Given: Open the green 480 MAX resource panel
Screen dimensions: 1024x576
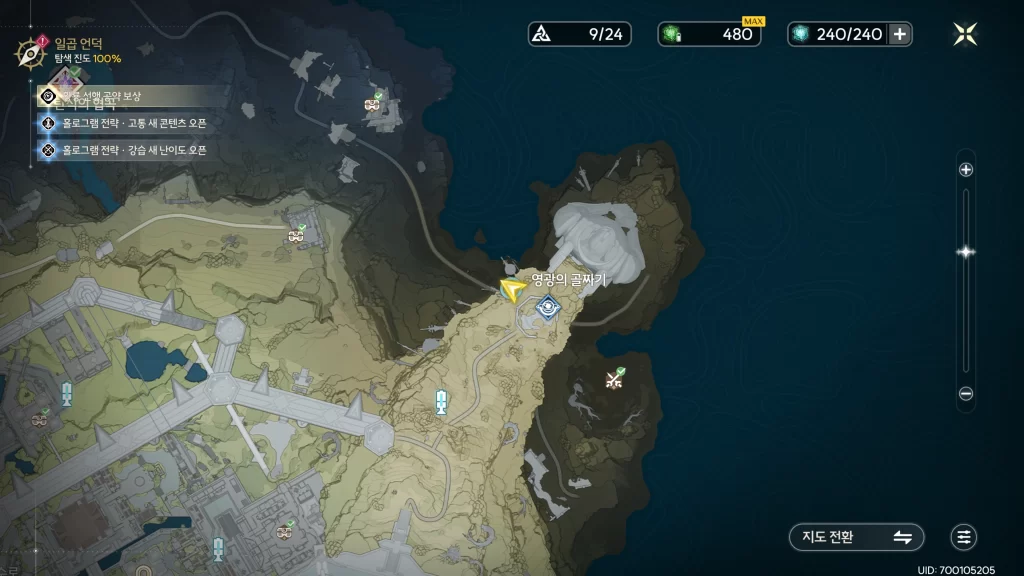Looking at the screenshot, I should tap(709, 34).
